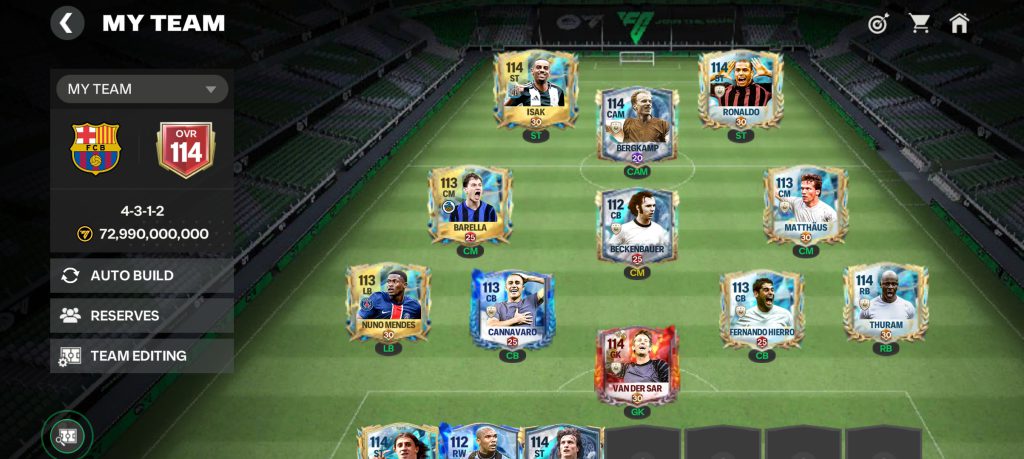Open the target objectives icon
This screenshot has width=1024, height=459.
tap(878, 23)
